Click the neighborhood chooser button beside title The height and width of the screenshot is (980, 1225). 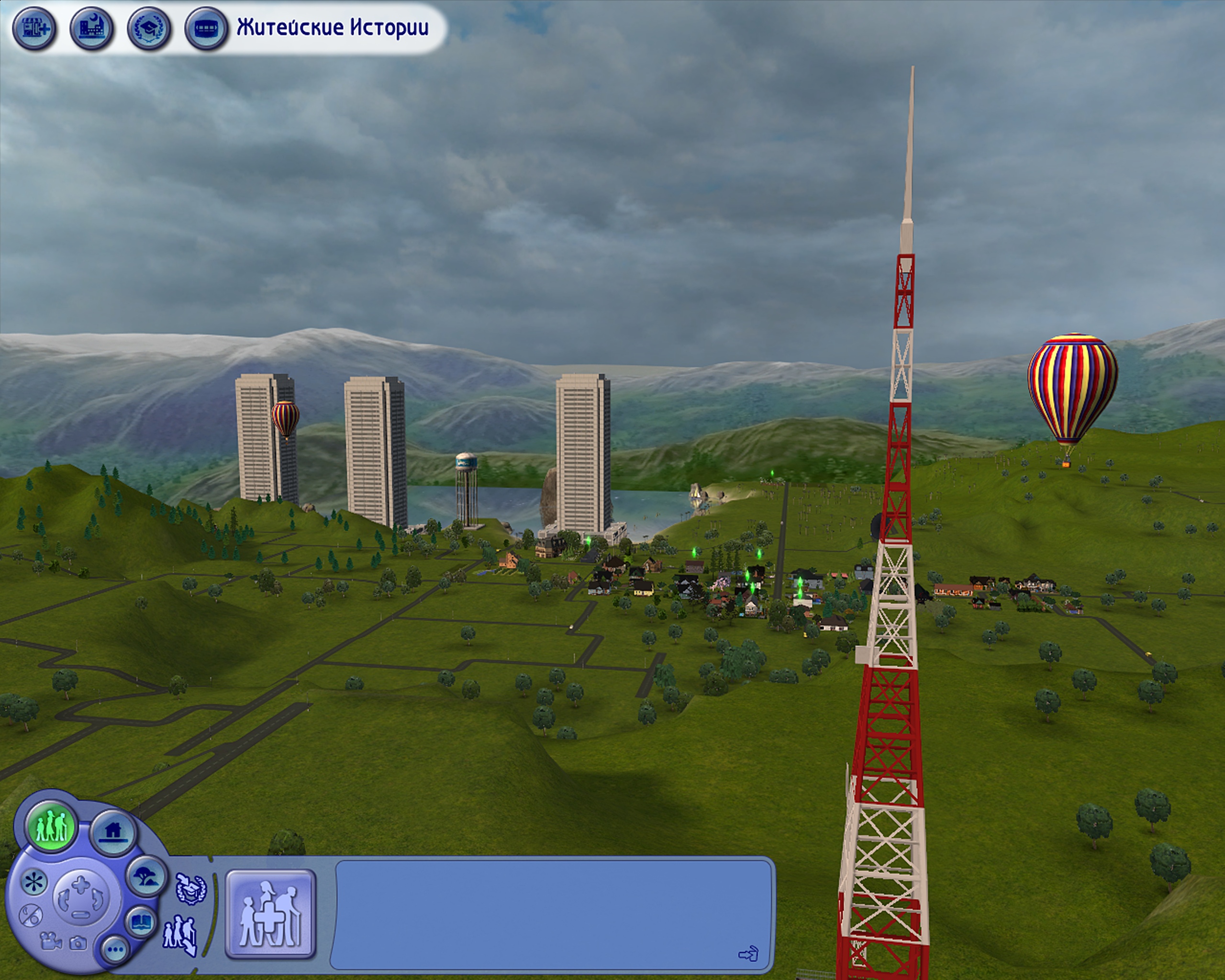[206, 28]
